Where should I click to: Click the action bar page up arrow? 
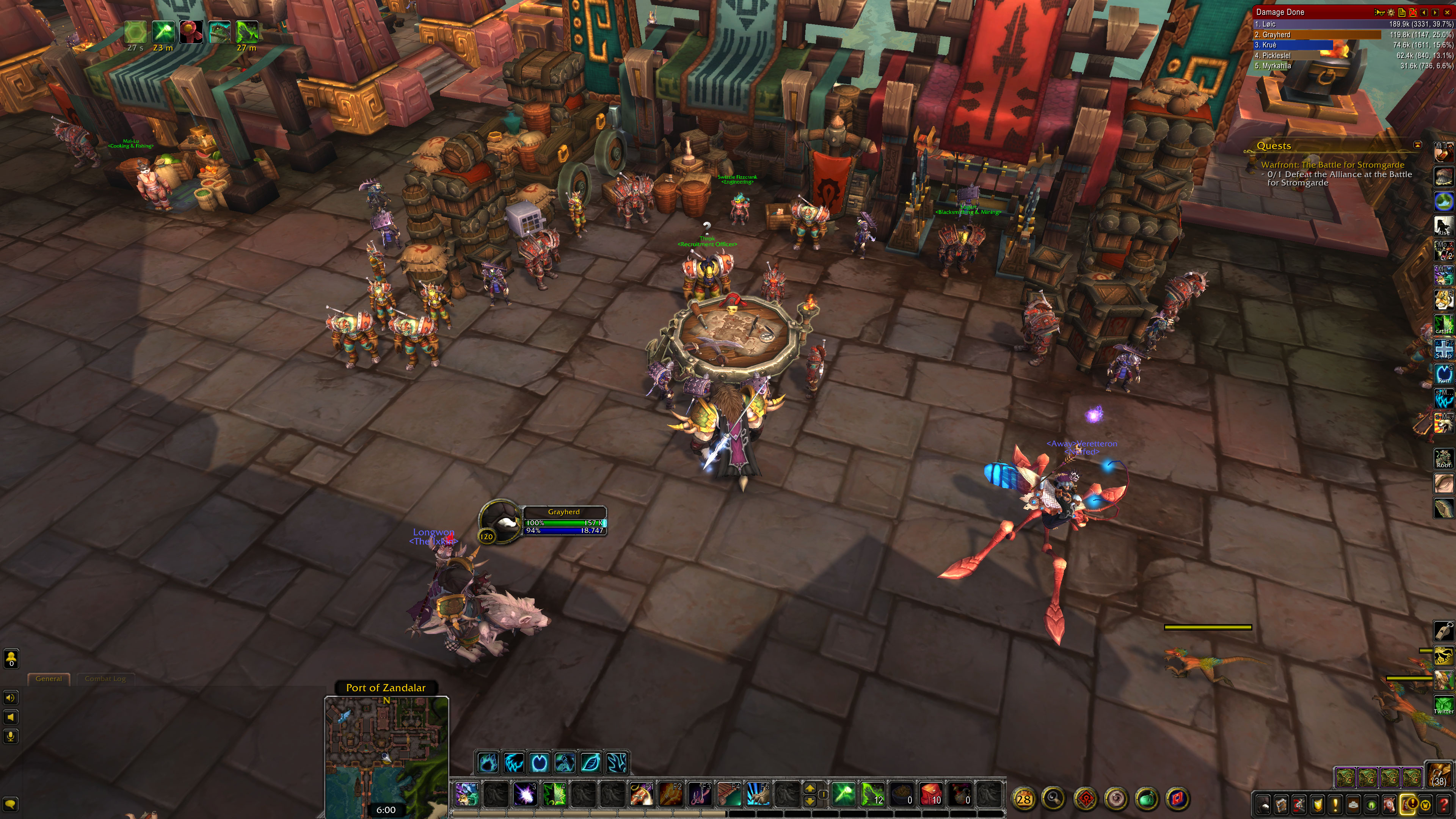pos(810,788)
